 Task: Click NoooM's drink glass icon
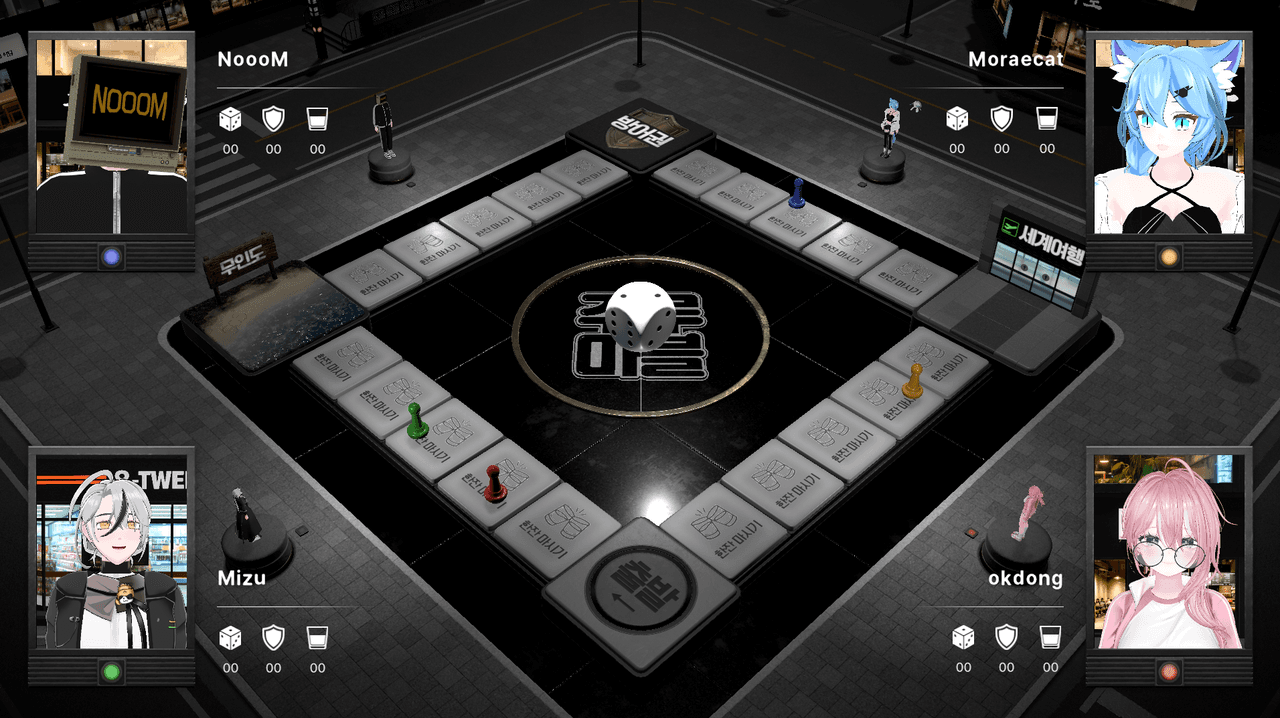317,120
